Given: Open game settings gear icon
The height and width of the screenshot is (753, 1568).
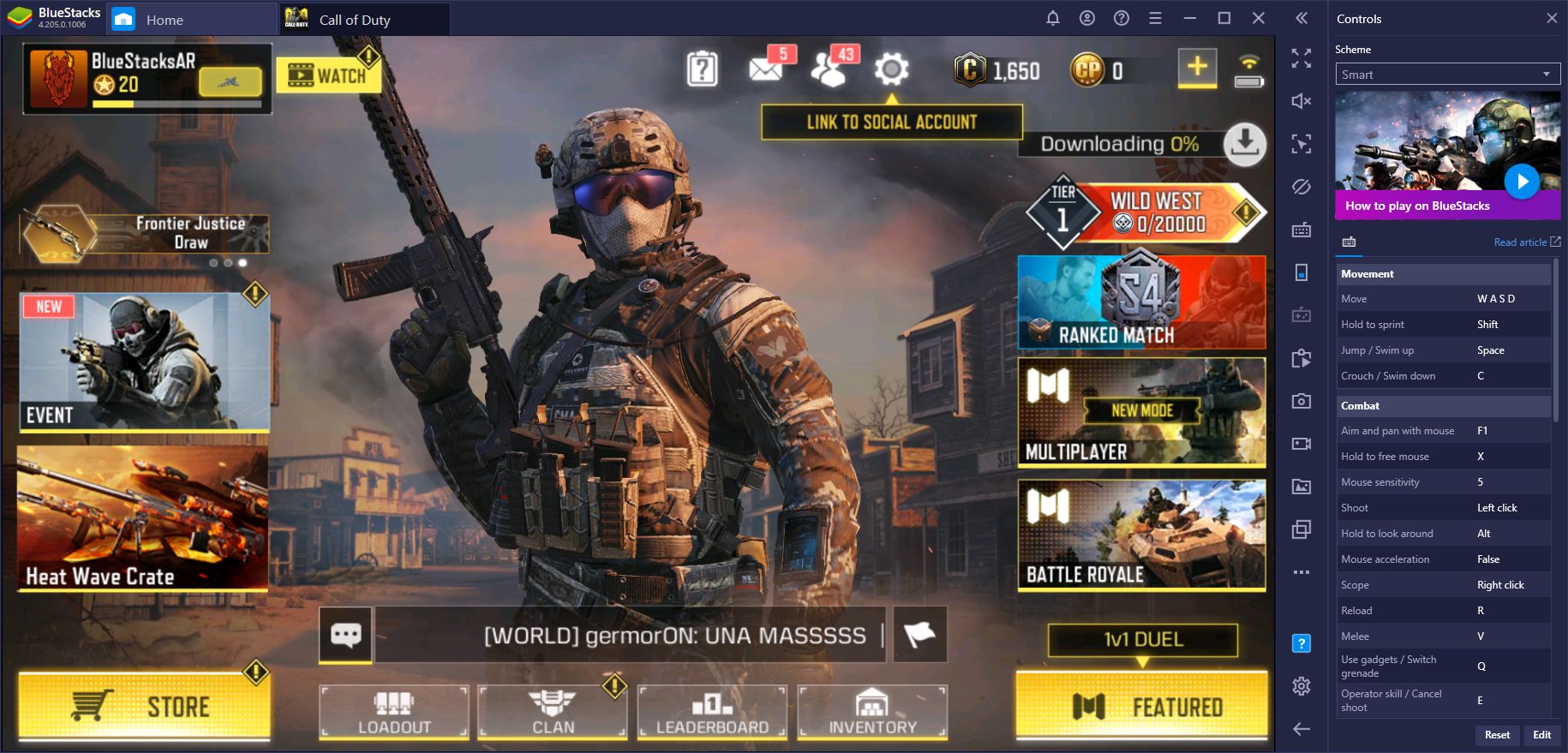Looking at the screenshot, I should 891,69.
